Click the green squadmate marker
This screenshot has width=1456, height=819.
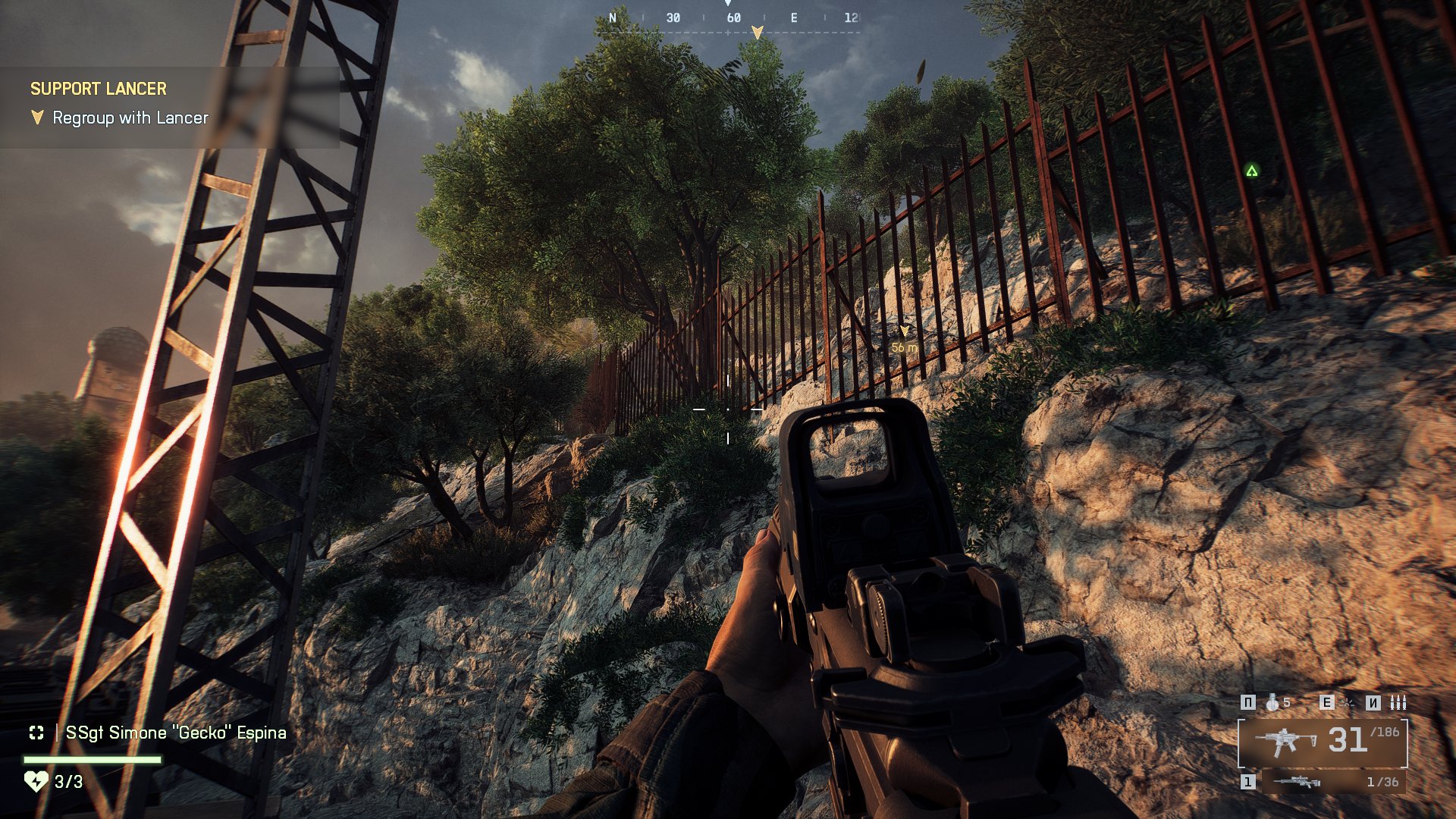pyautogui.click(x=1251, y=171)
